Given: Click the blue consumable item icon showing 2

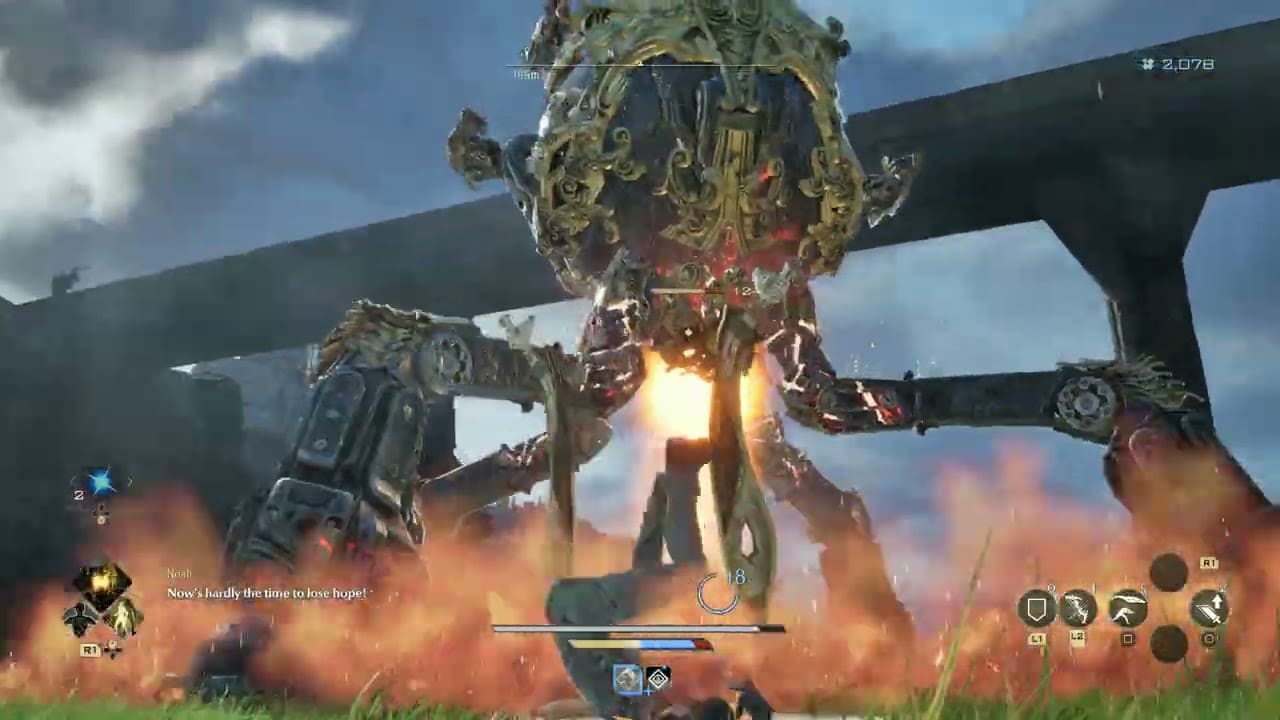Looking at the screenshot, I should coord(101,481).
